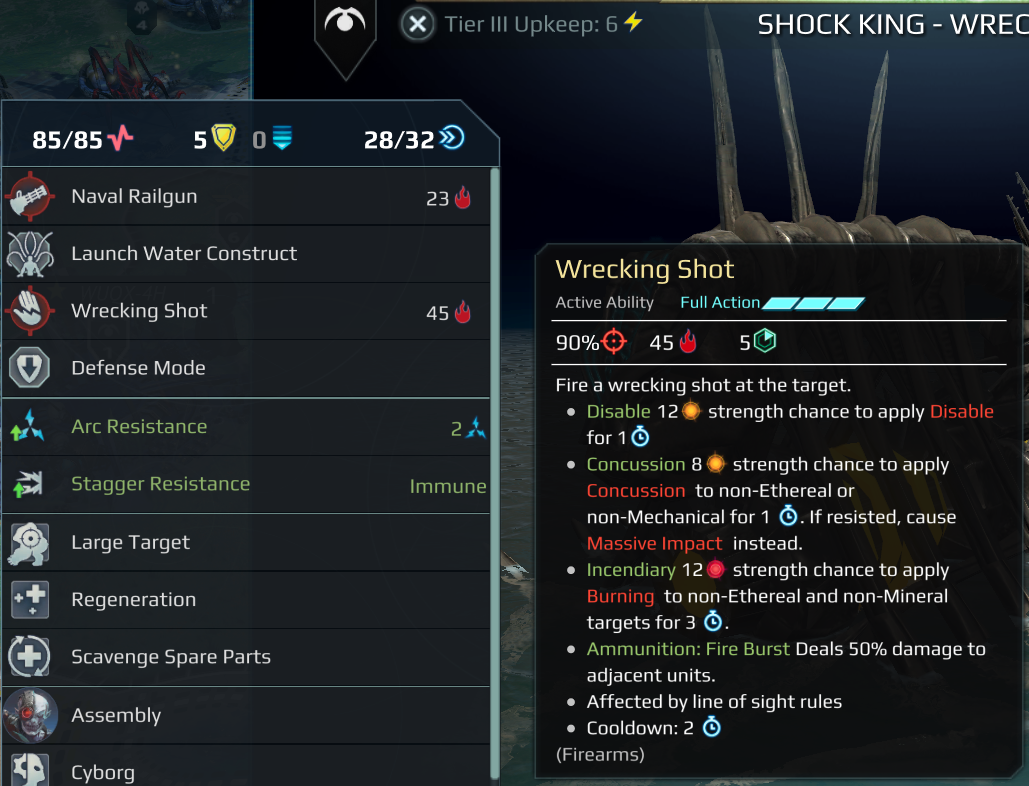This screenshot has width=1029, height=786.
Task: Click the Massive Impact keyword link
Action: tap(654, 543)
